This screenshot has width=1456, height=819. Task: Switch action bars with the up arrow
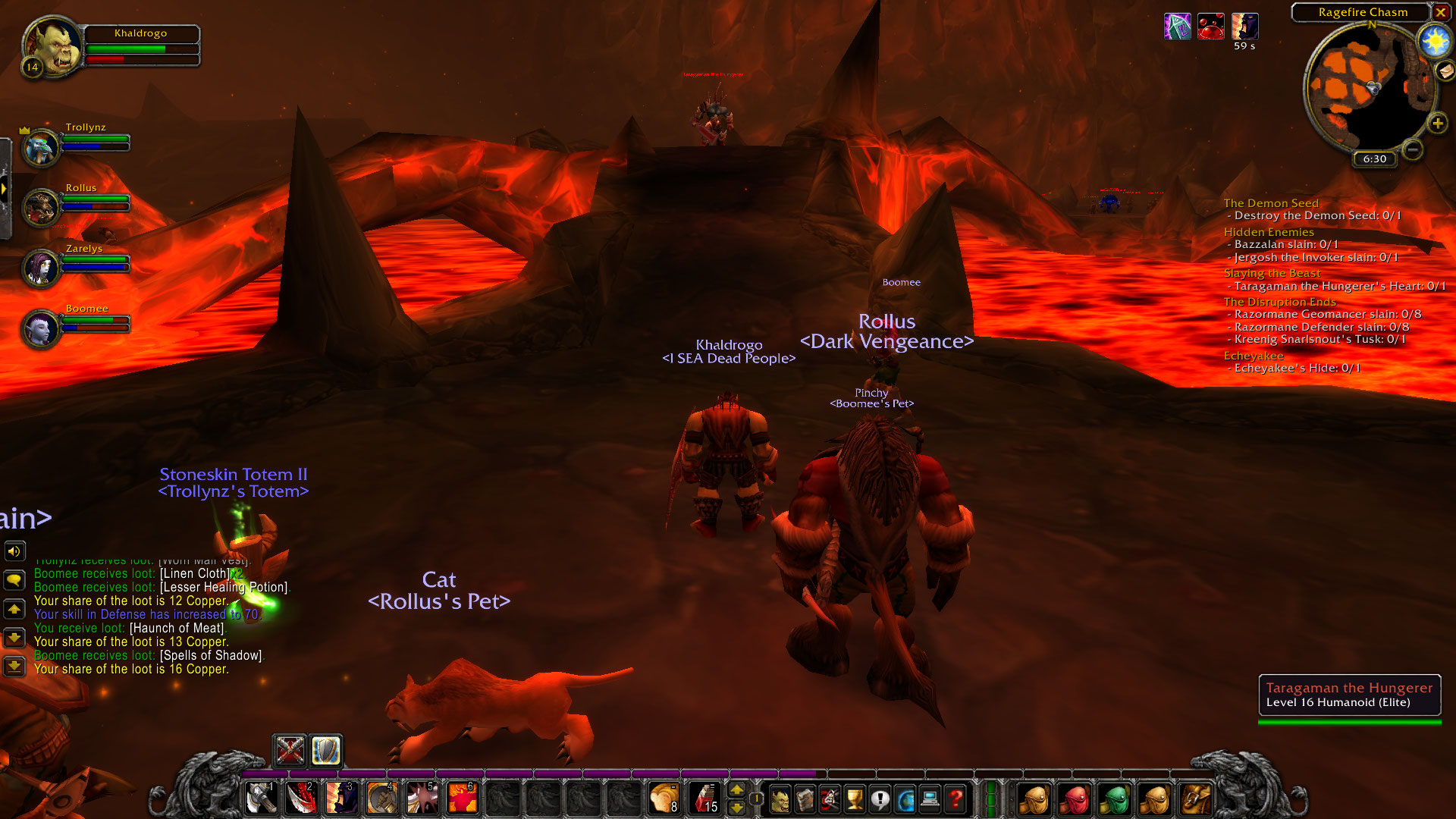click(x=736, y=791)
